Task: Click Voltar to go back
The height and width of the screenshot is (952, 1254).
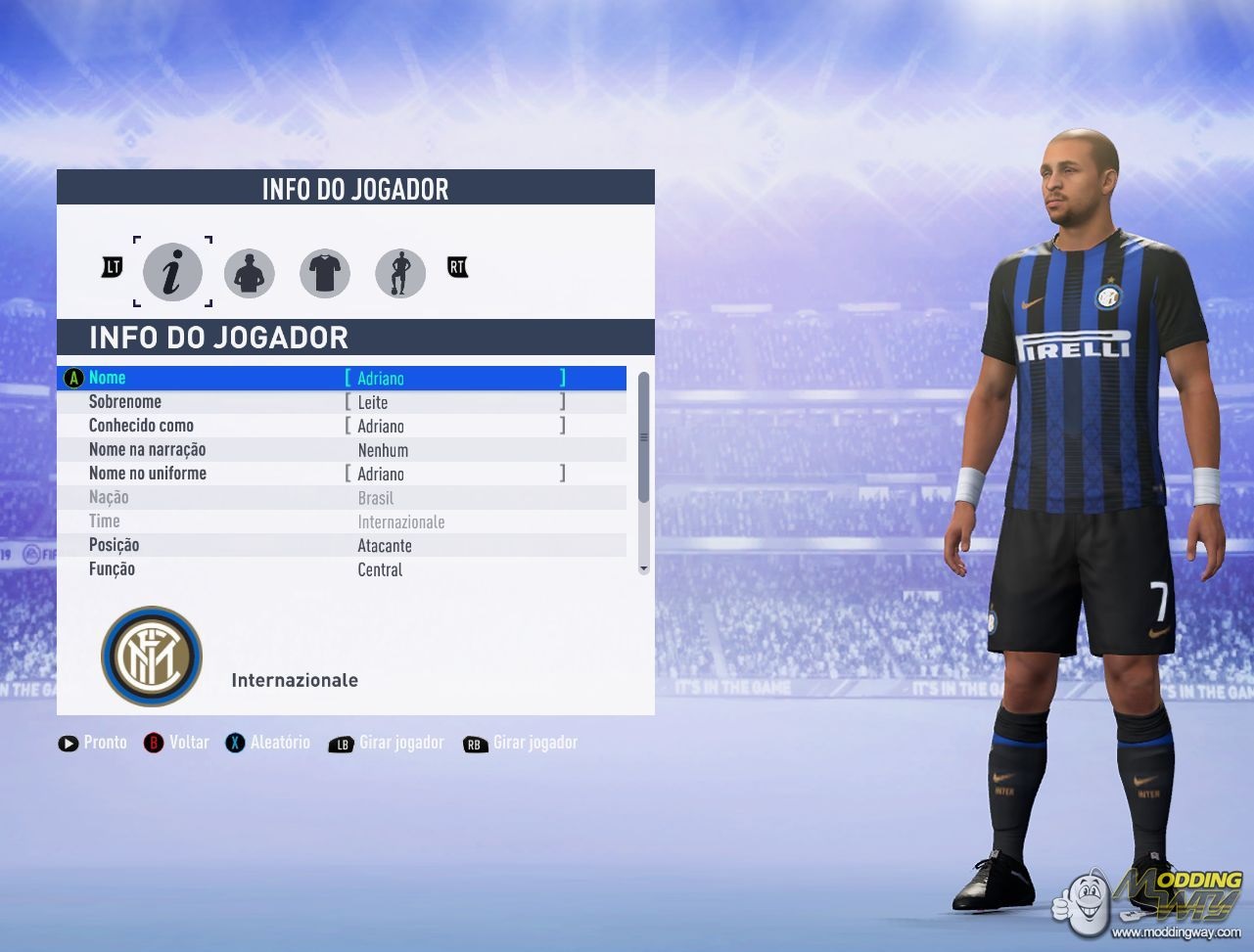Action: (177, 743)
